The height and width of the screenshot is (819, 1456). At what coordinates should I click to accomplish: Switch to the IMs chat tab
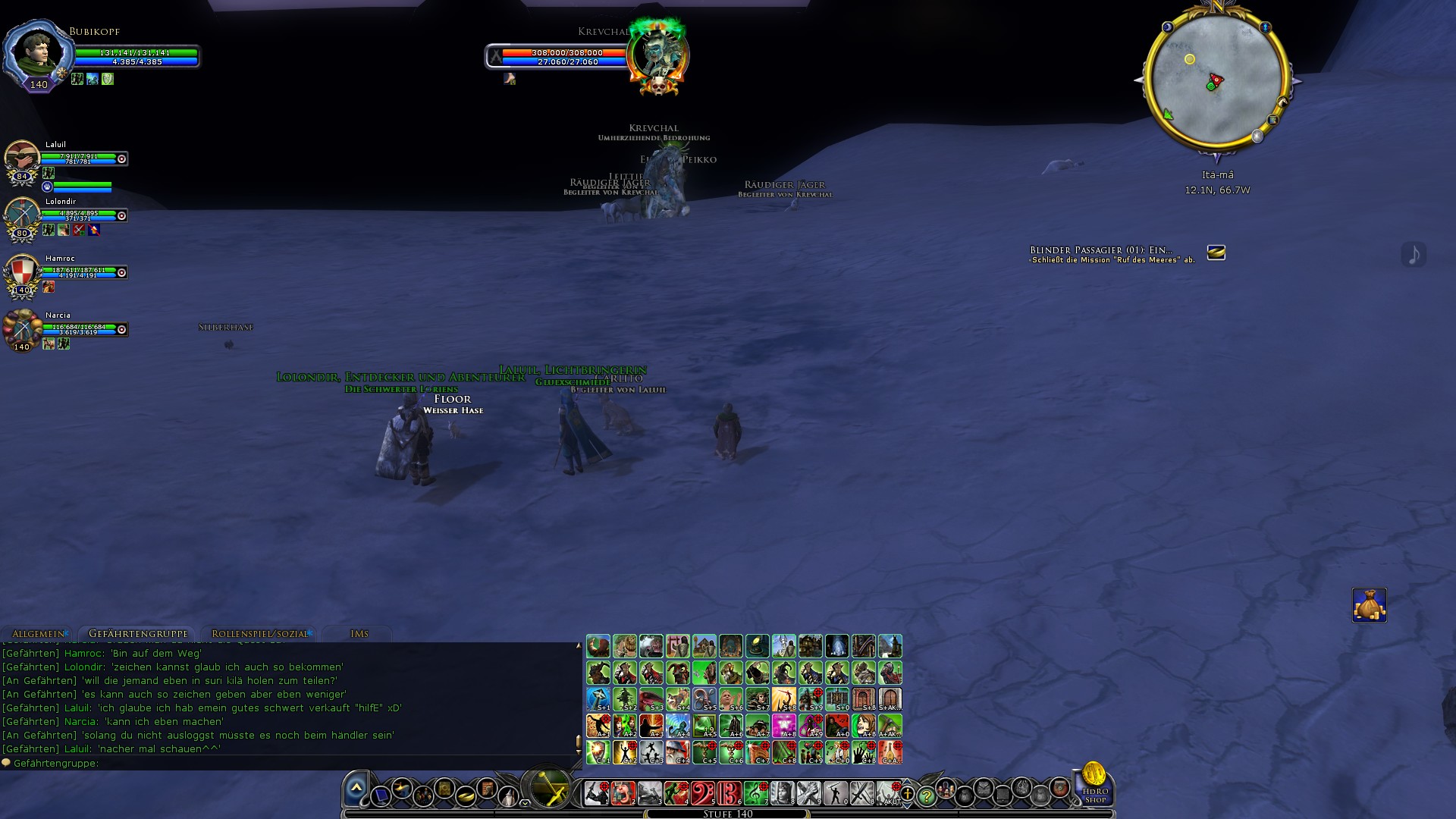[x=359, y=634]
